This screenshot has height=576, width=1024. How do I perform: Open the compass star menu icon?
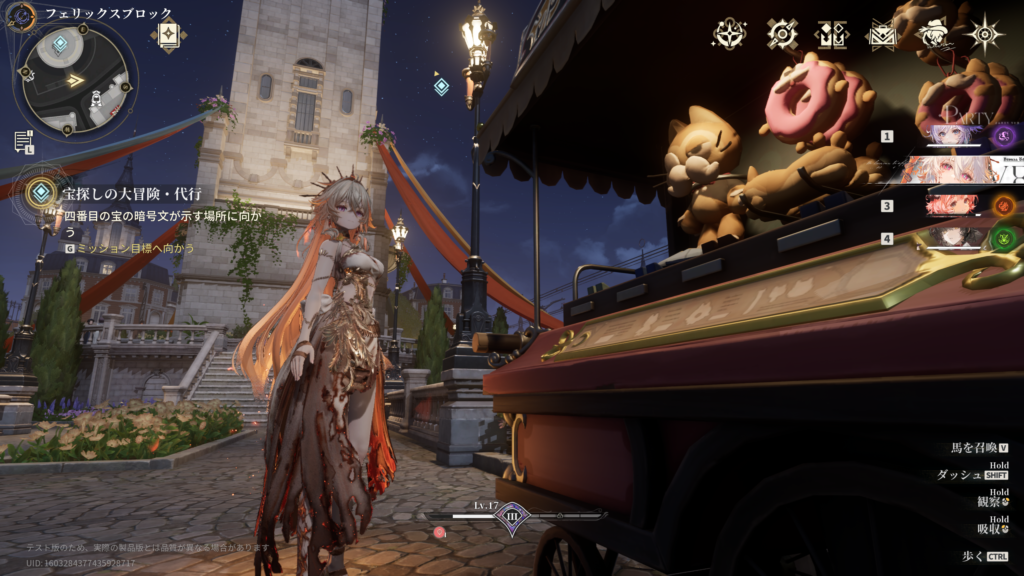[729, 34]
